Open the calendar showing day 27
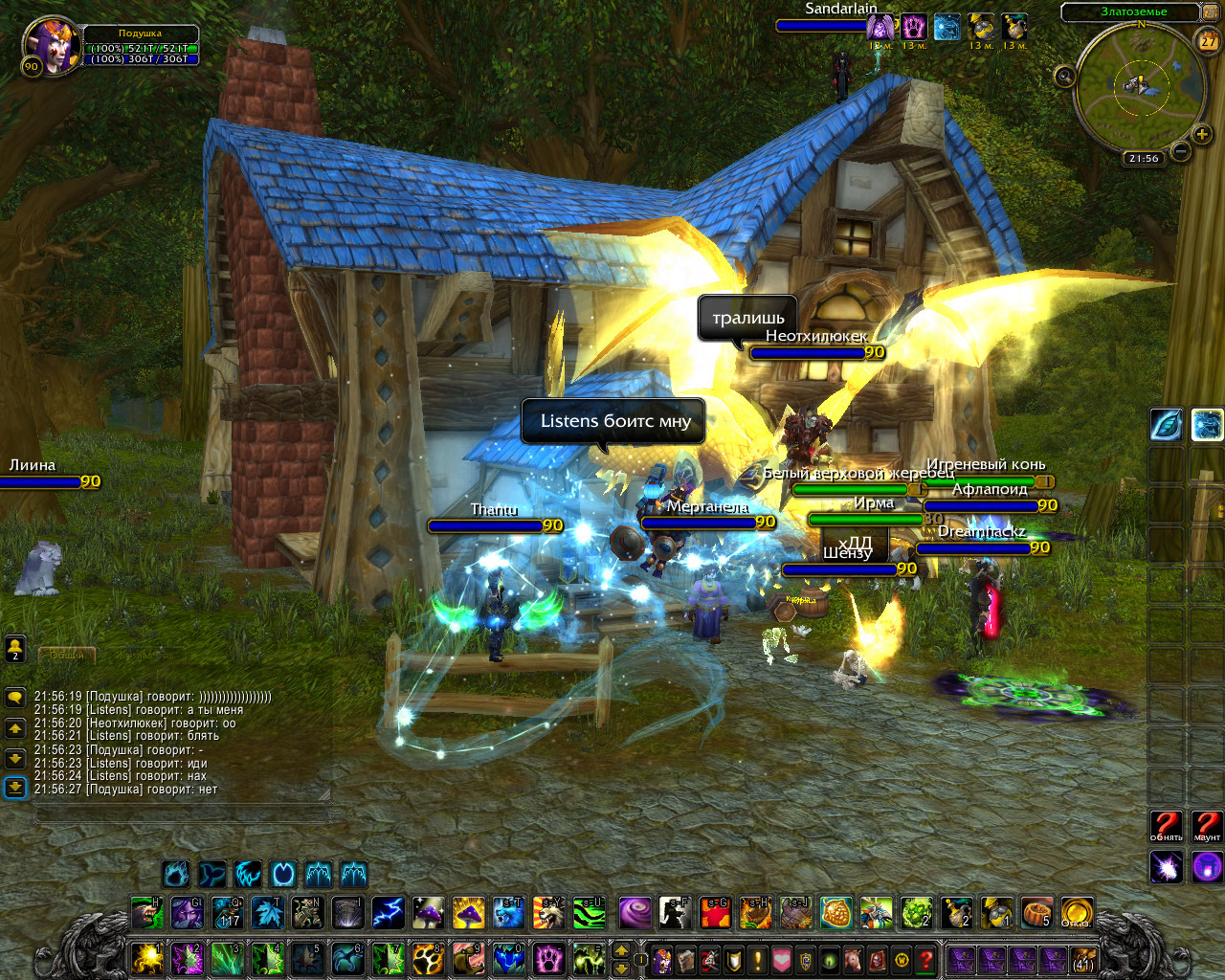The image size is (1225, 980). point(1209,40)
